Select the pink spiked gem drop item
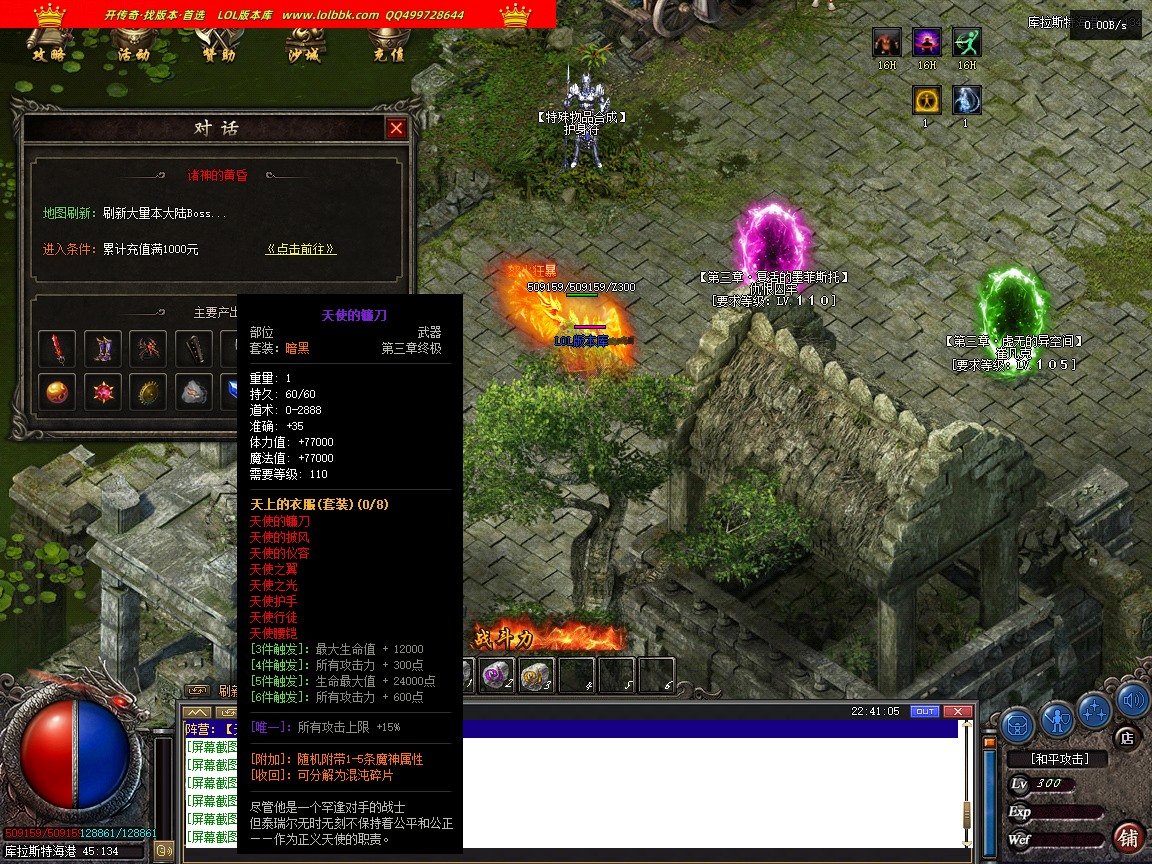The image size is (1152, 864). [103, 392]
